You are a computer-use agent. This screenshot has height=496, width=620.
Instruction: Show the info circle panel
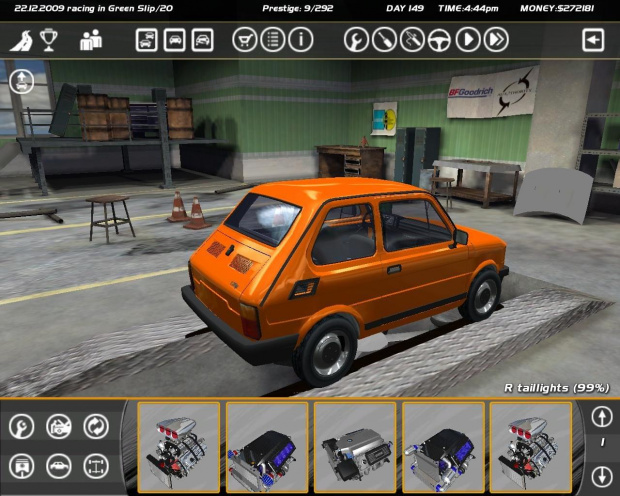pyautogui.click(x=300, y=40)
